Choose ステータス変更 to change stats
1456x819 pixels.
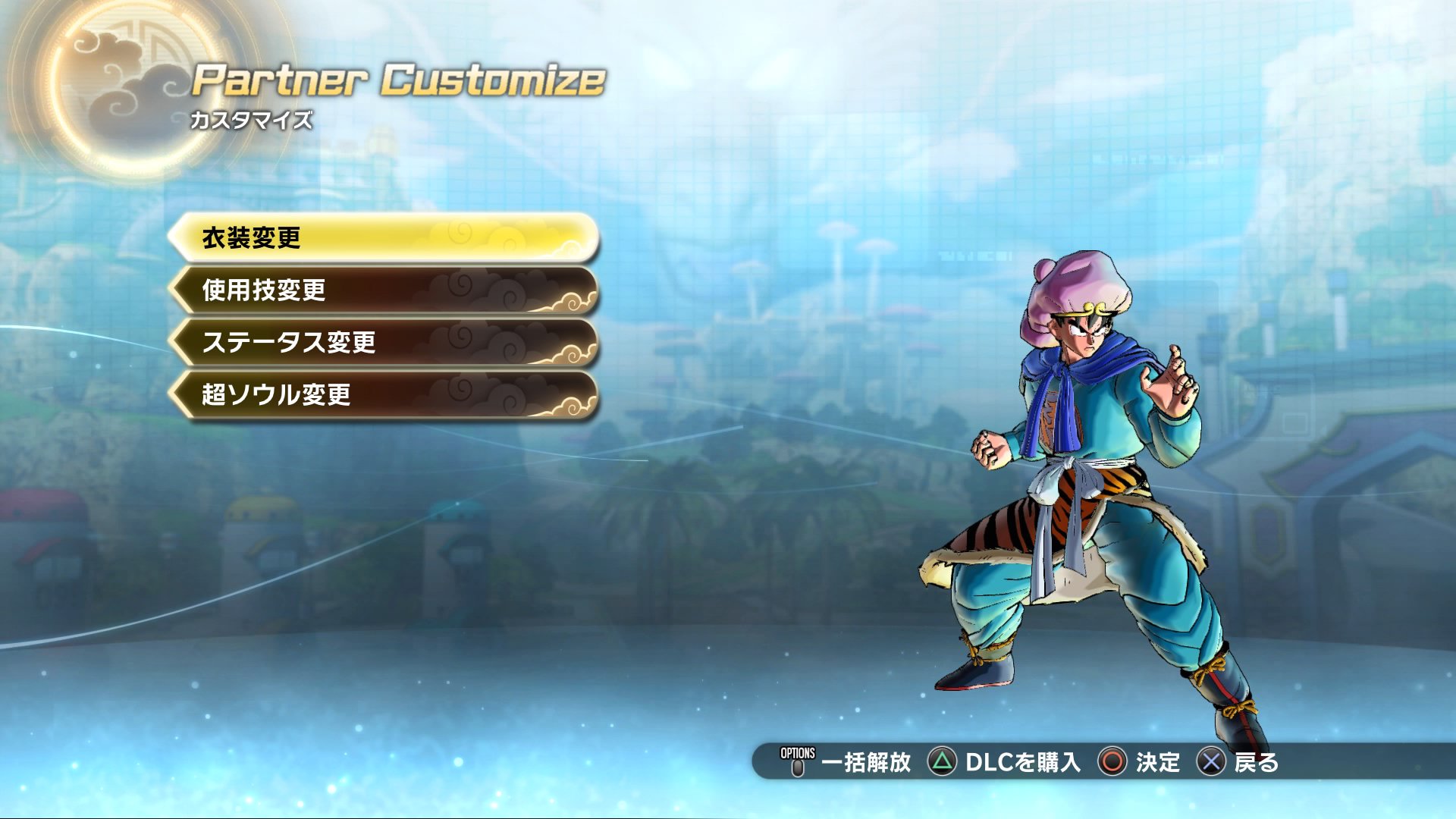coord(383,342)
